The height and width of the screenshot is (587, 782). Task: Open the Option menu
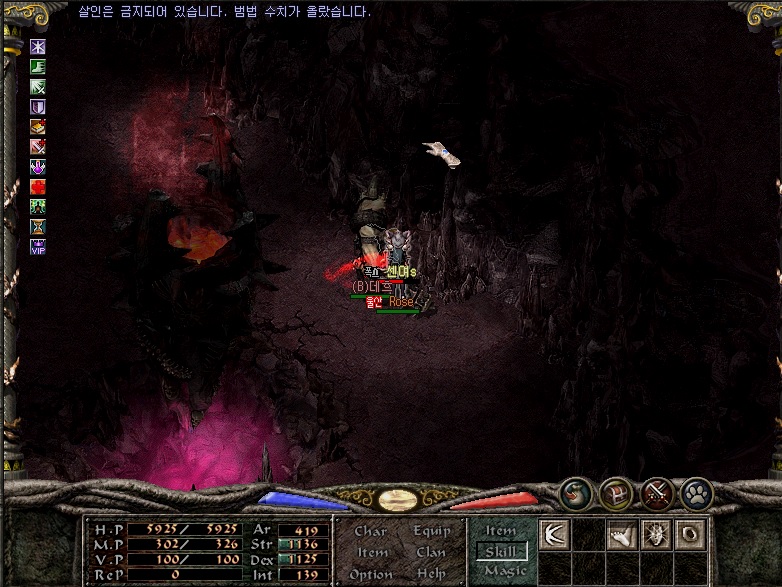[x=371, y=574]
